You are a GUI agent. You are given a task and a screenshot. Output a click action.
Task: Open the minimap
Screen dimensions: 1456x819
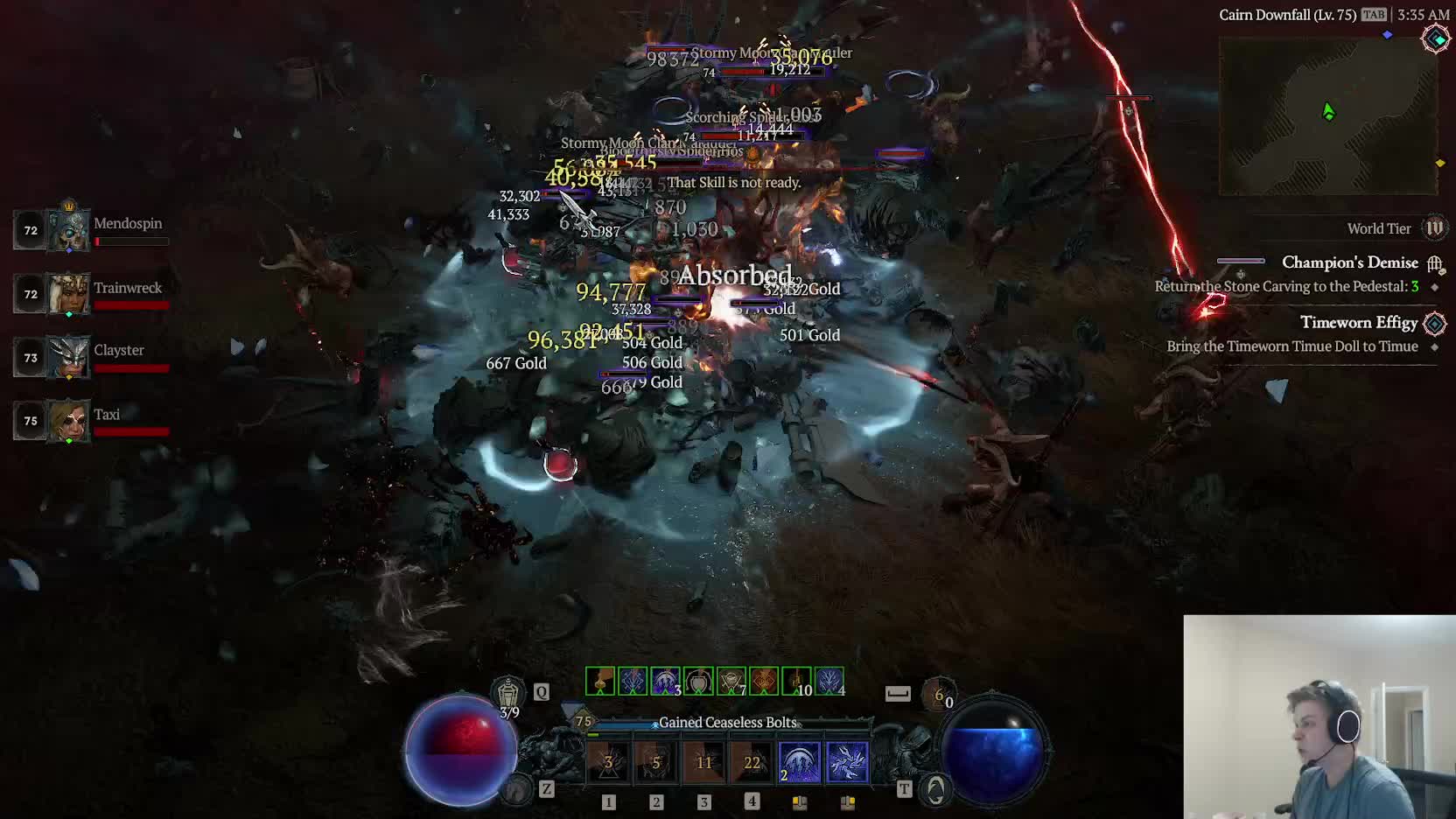point(1327,115)
